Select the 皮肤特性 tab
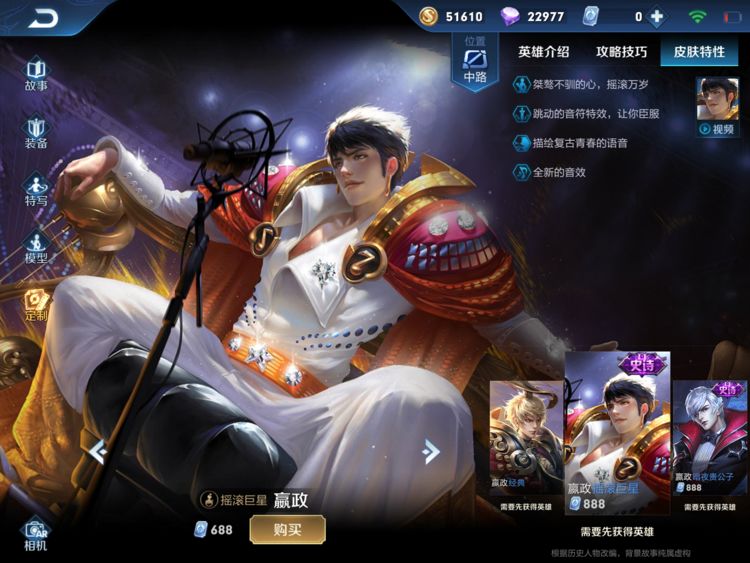This screenshot has width=750, height=563. pos(699,52)
